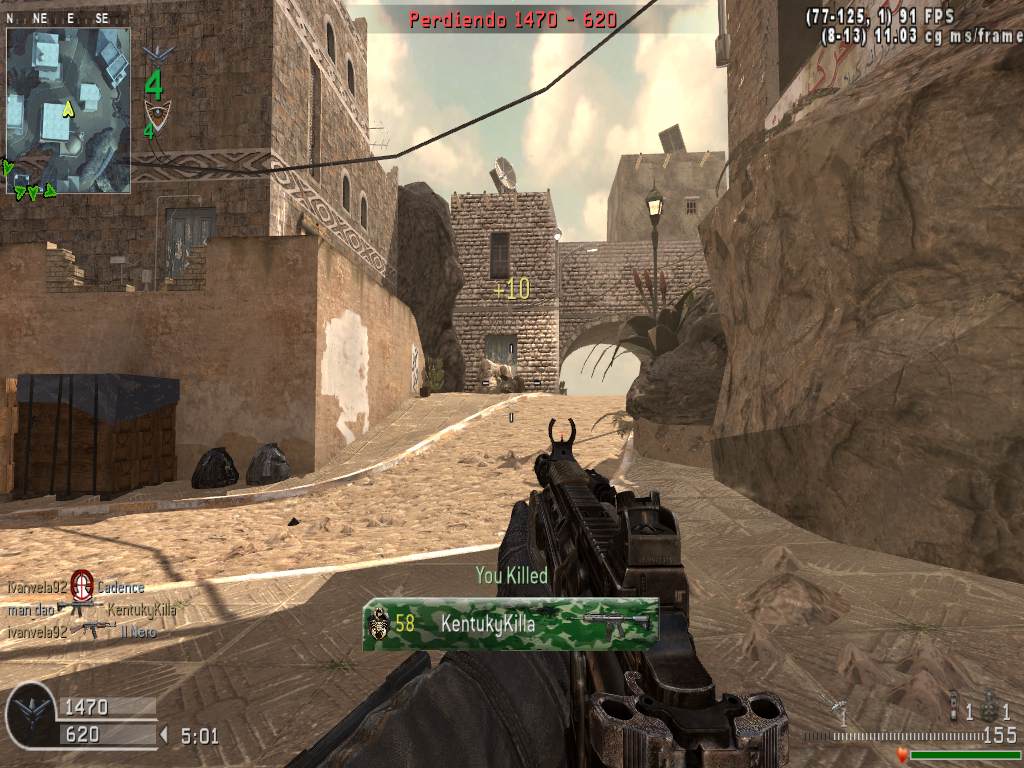Viewport: 1024px width, 768px height.
Task: Choose the stun grenade icon
Action: click(x=954, y=706)
